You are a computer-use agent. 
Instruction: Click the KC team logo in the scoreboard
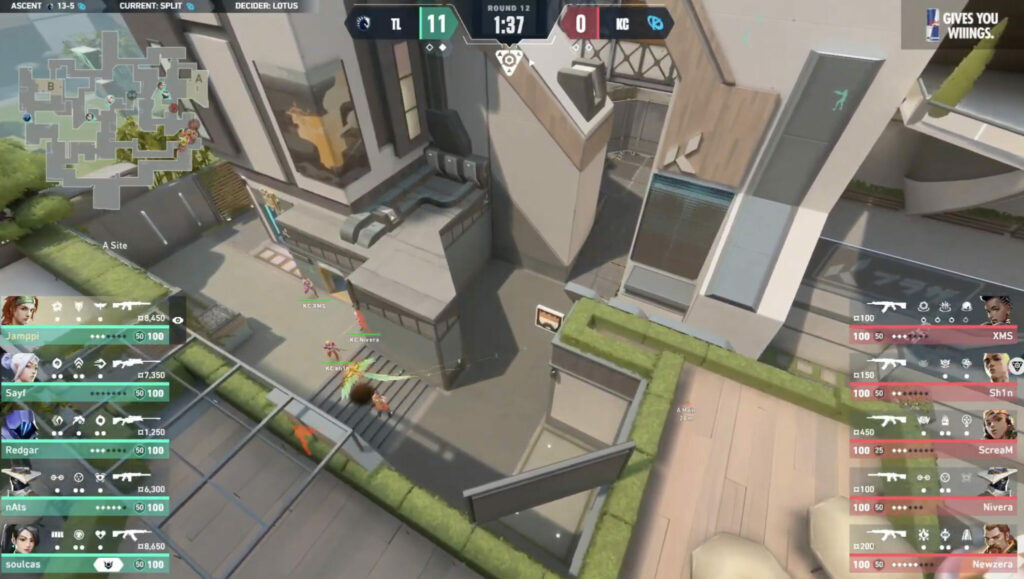(x=655, y=23)
